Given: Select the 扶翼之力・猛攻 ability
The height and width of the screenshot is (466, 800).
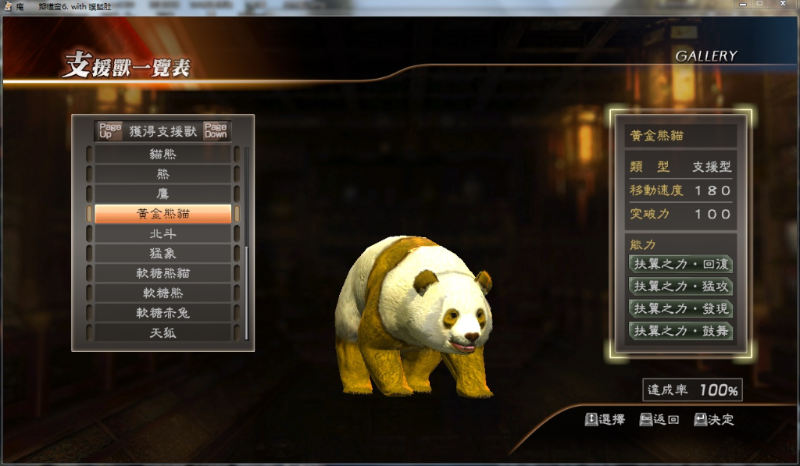Looking at the screenshot, I should 680,287.
